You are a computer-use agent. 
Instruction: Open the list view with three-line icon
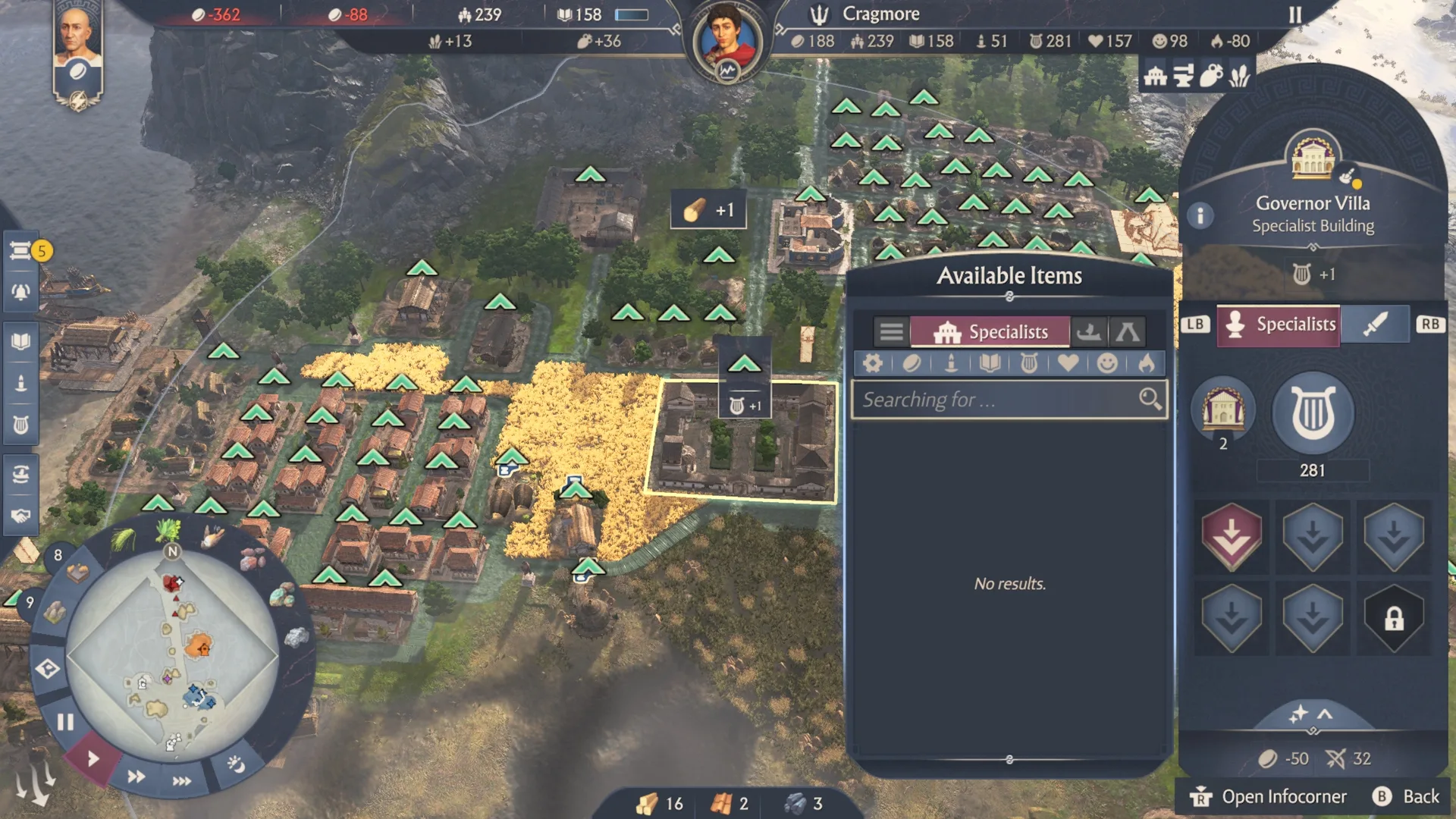tap(891, 332)
